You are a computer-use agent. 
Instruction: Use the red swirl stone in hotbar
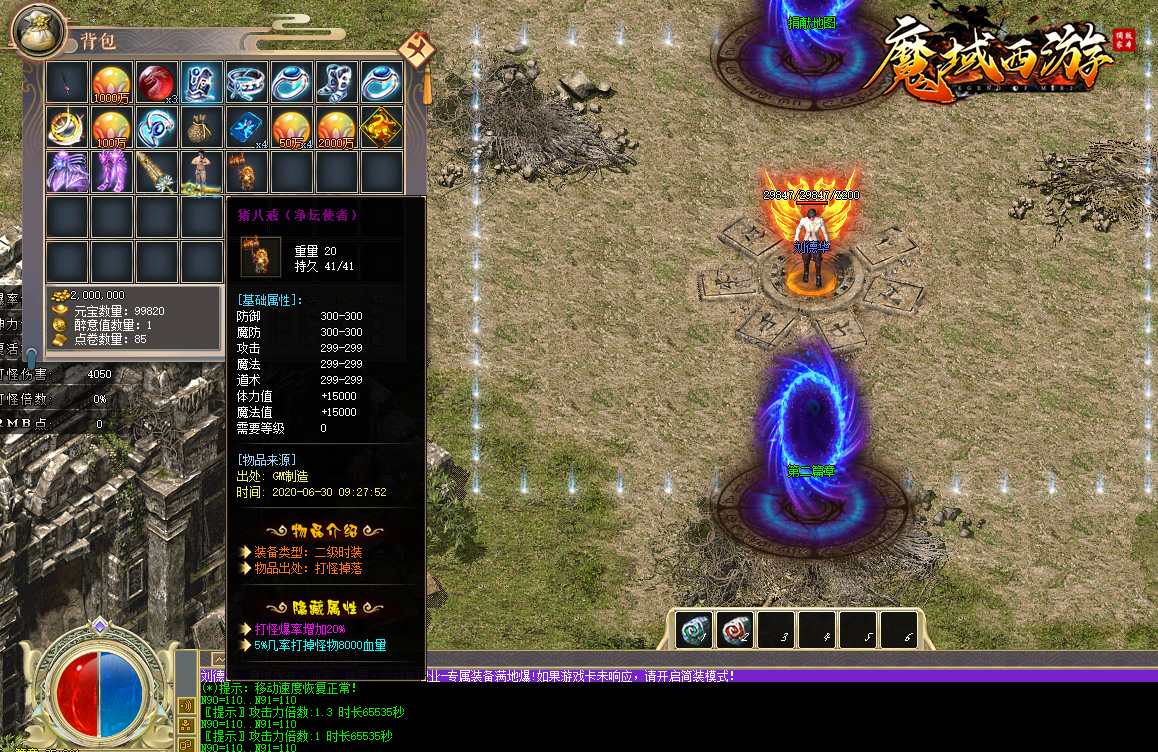[x=735, y=630]
